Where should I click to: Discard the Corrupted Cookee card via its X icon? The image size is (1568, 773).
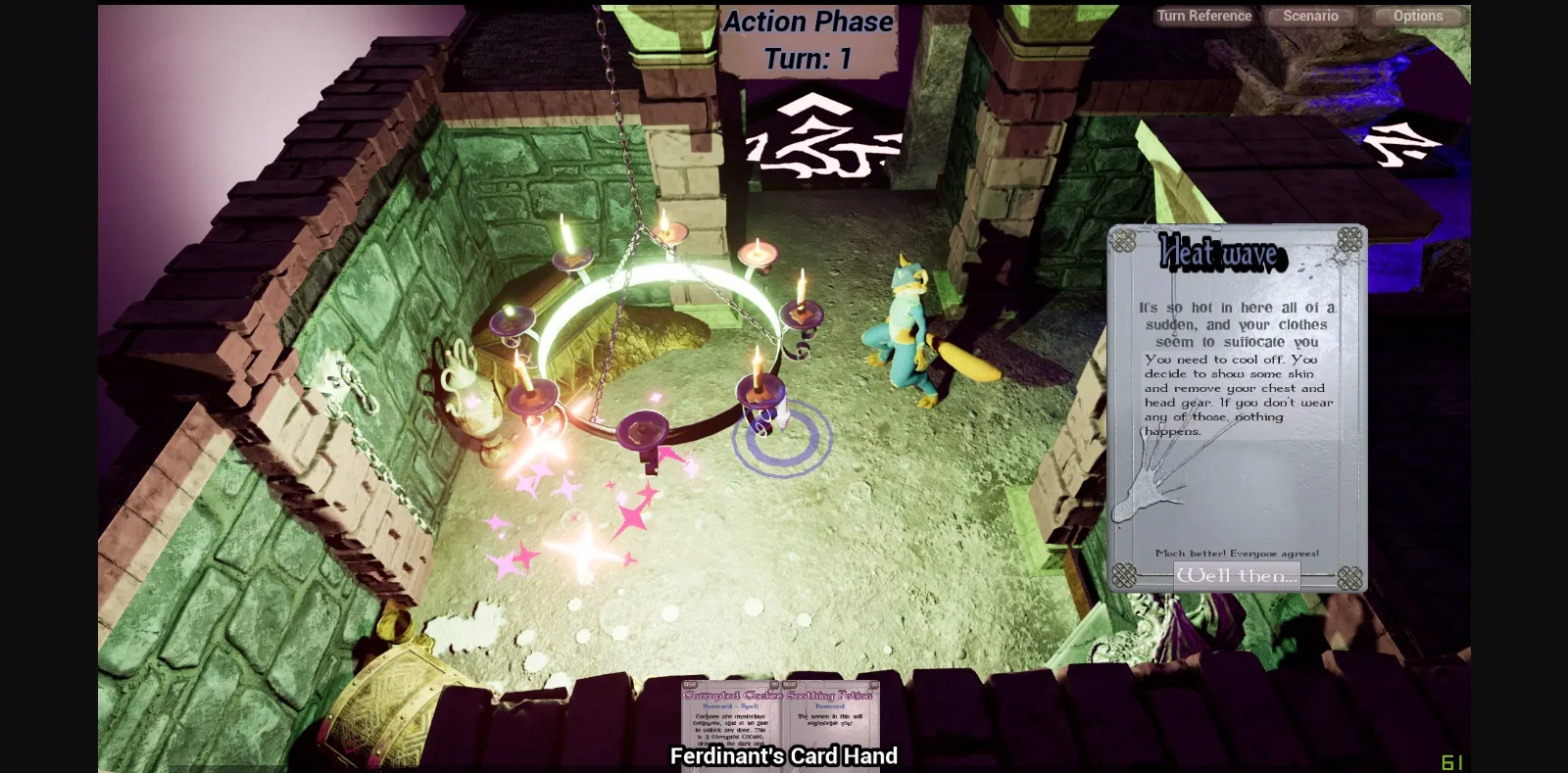[775, 684]
